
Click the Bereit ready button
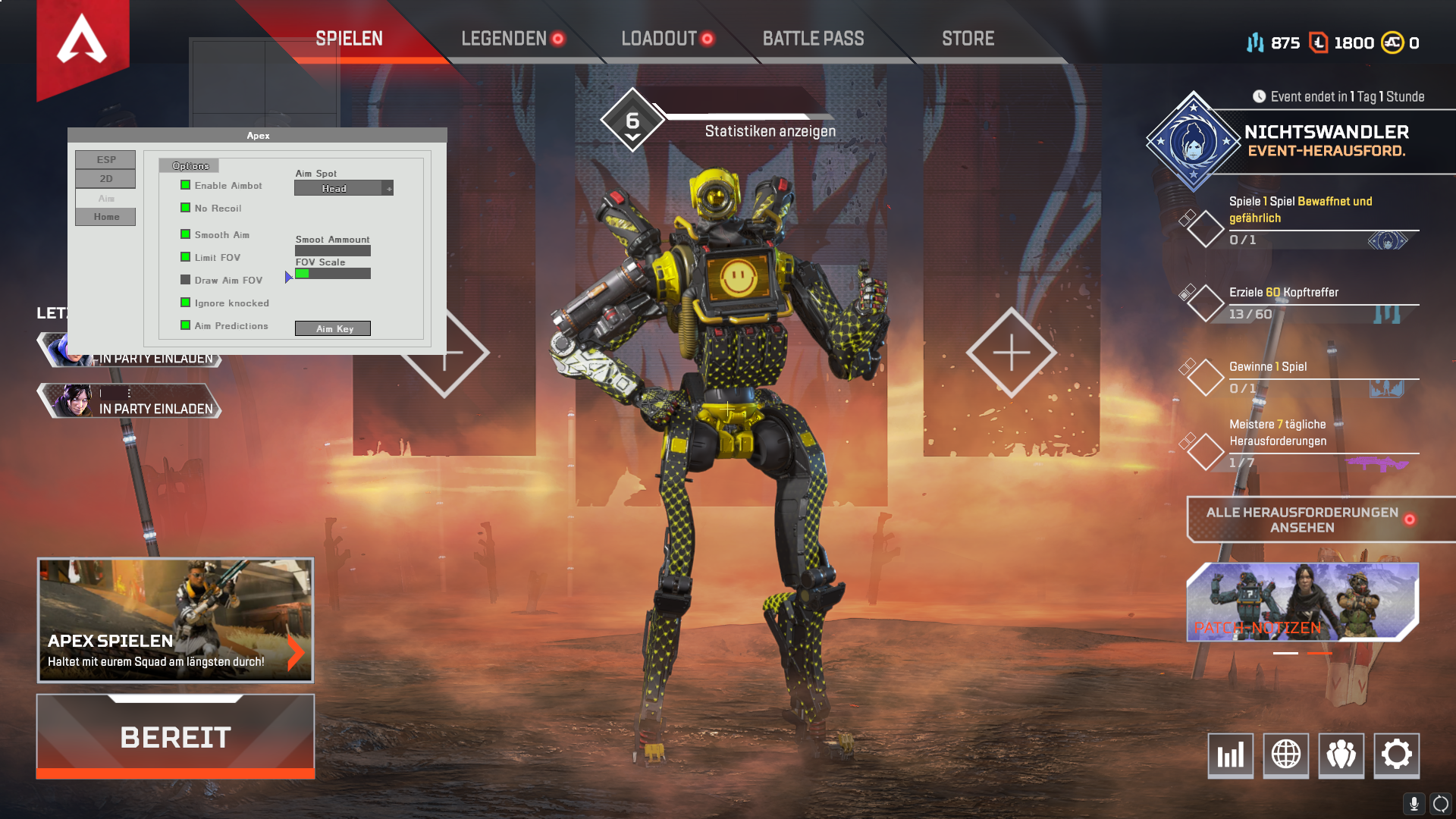(x=175, y=736)
